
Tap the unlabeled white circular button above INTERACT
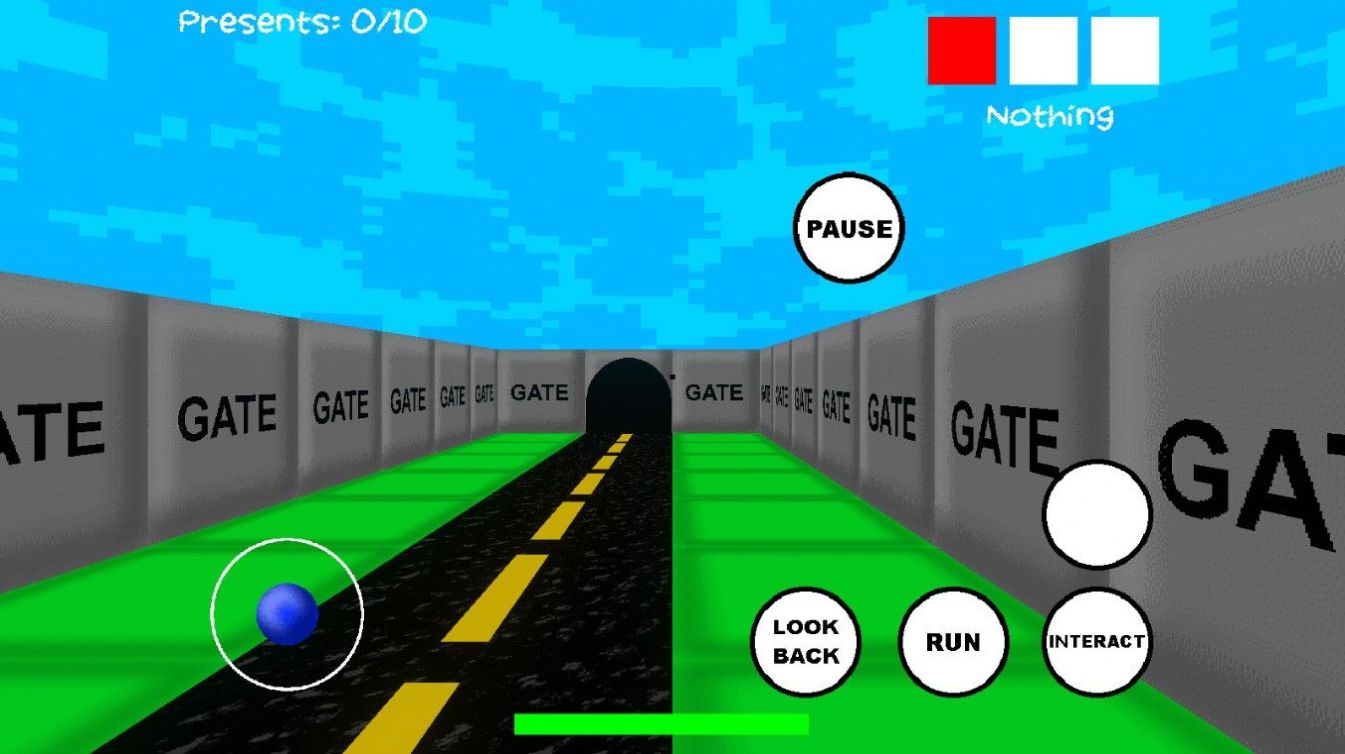[1098, 516]
